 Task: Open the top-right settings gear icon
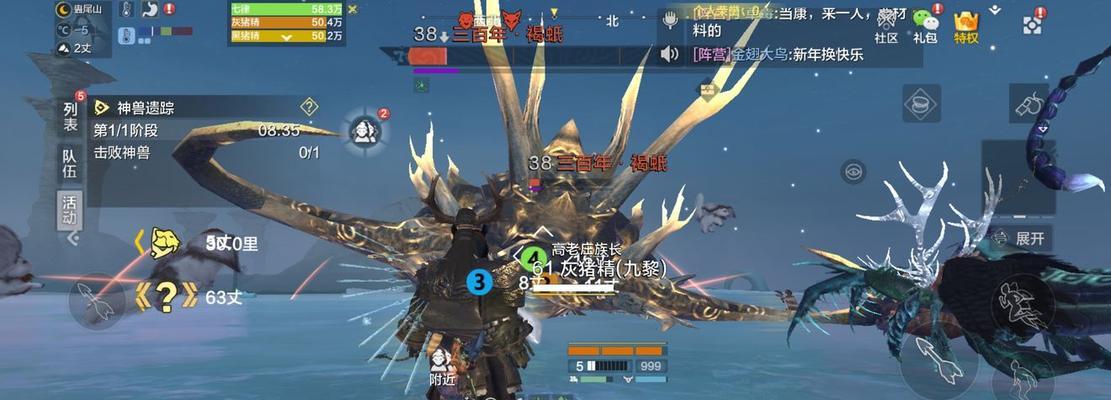pyautogui.click(x=1034, y=22)
